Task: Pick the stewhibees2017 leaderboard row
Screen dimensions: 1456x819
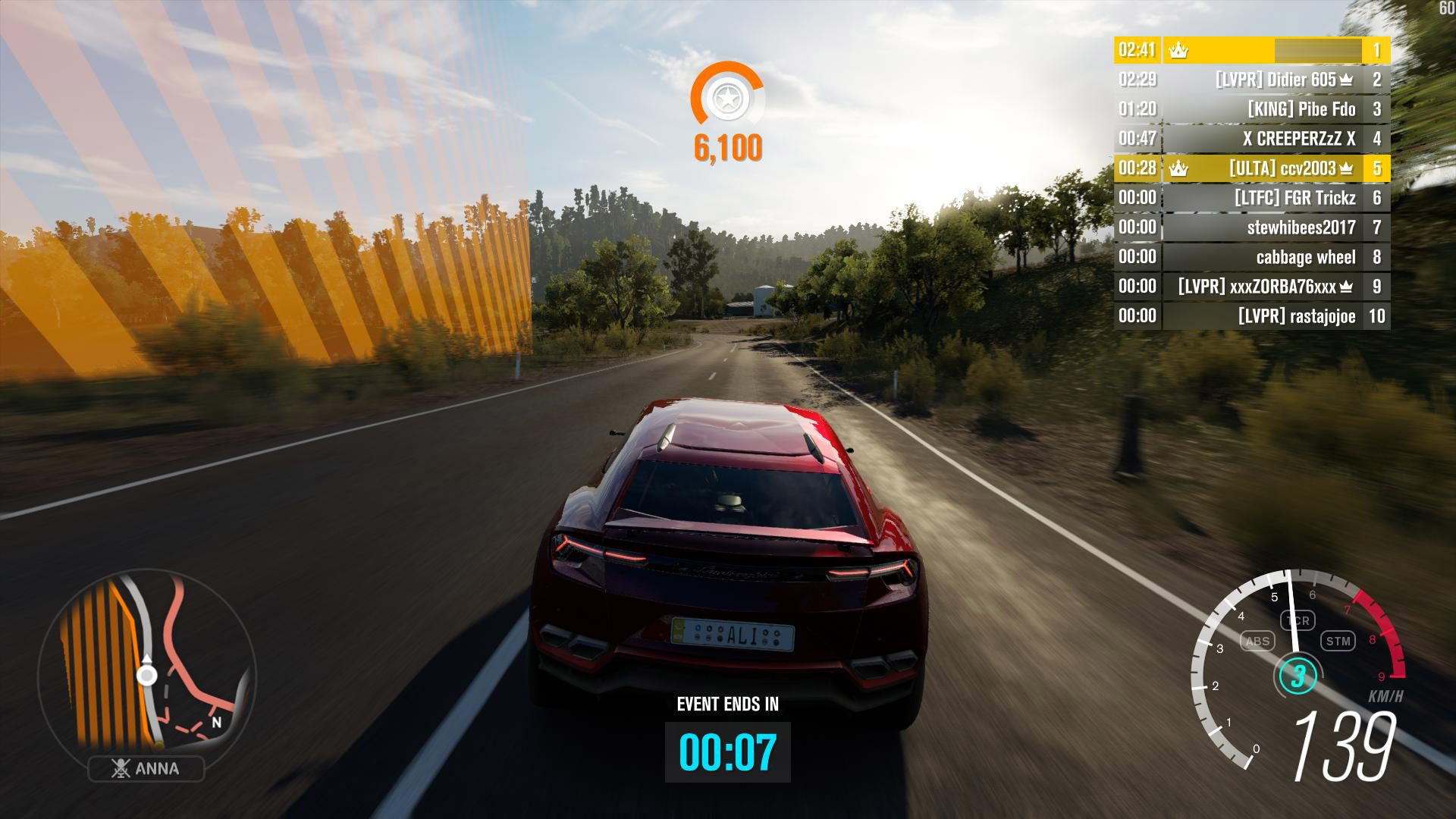Action: [1251, 227]
